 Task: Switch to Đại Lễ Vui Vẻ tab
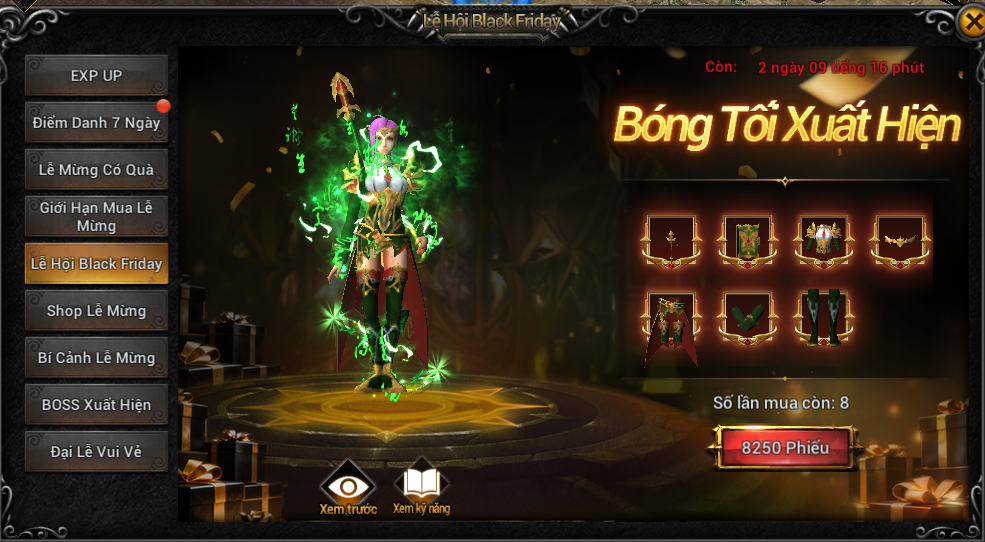click(x=96, y=452)
